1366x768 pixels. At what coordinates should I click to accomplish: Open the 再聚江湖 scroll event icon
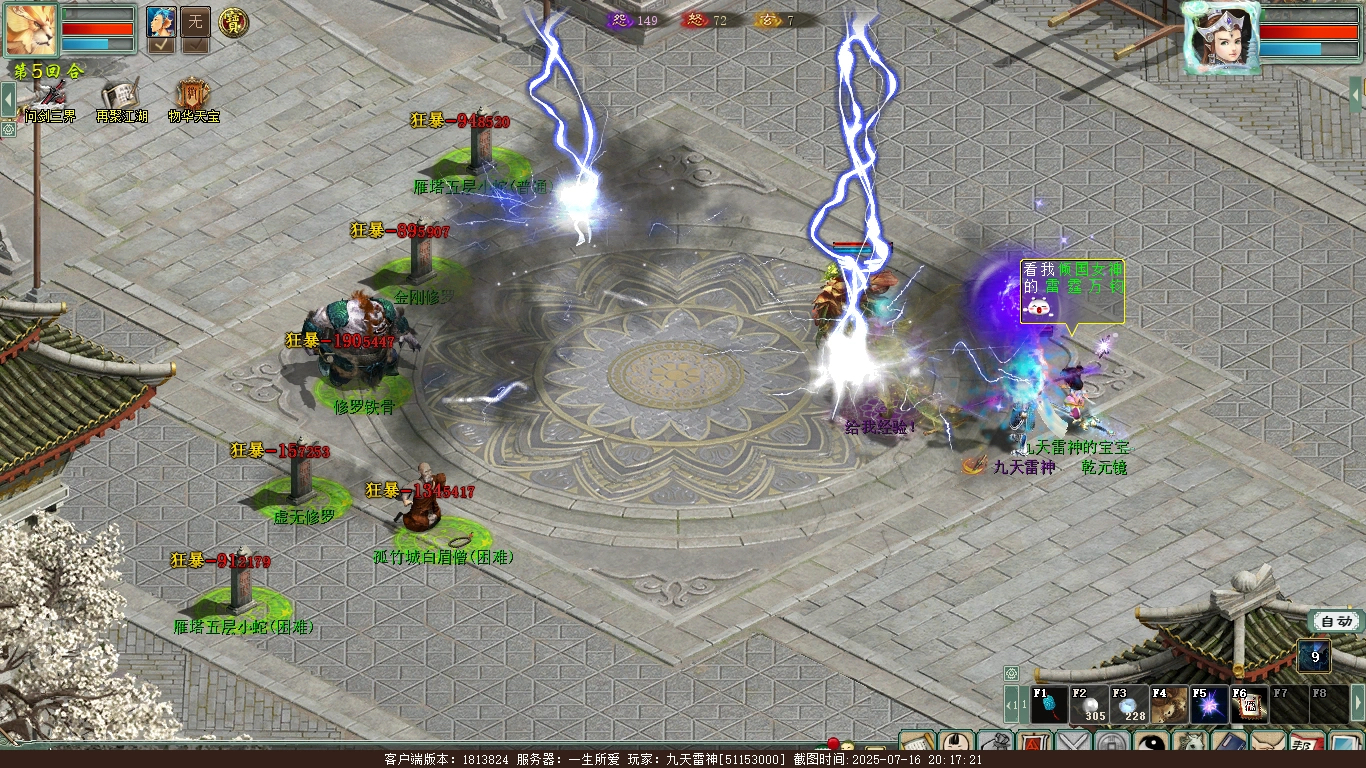coord(120,97)
